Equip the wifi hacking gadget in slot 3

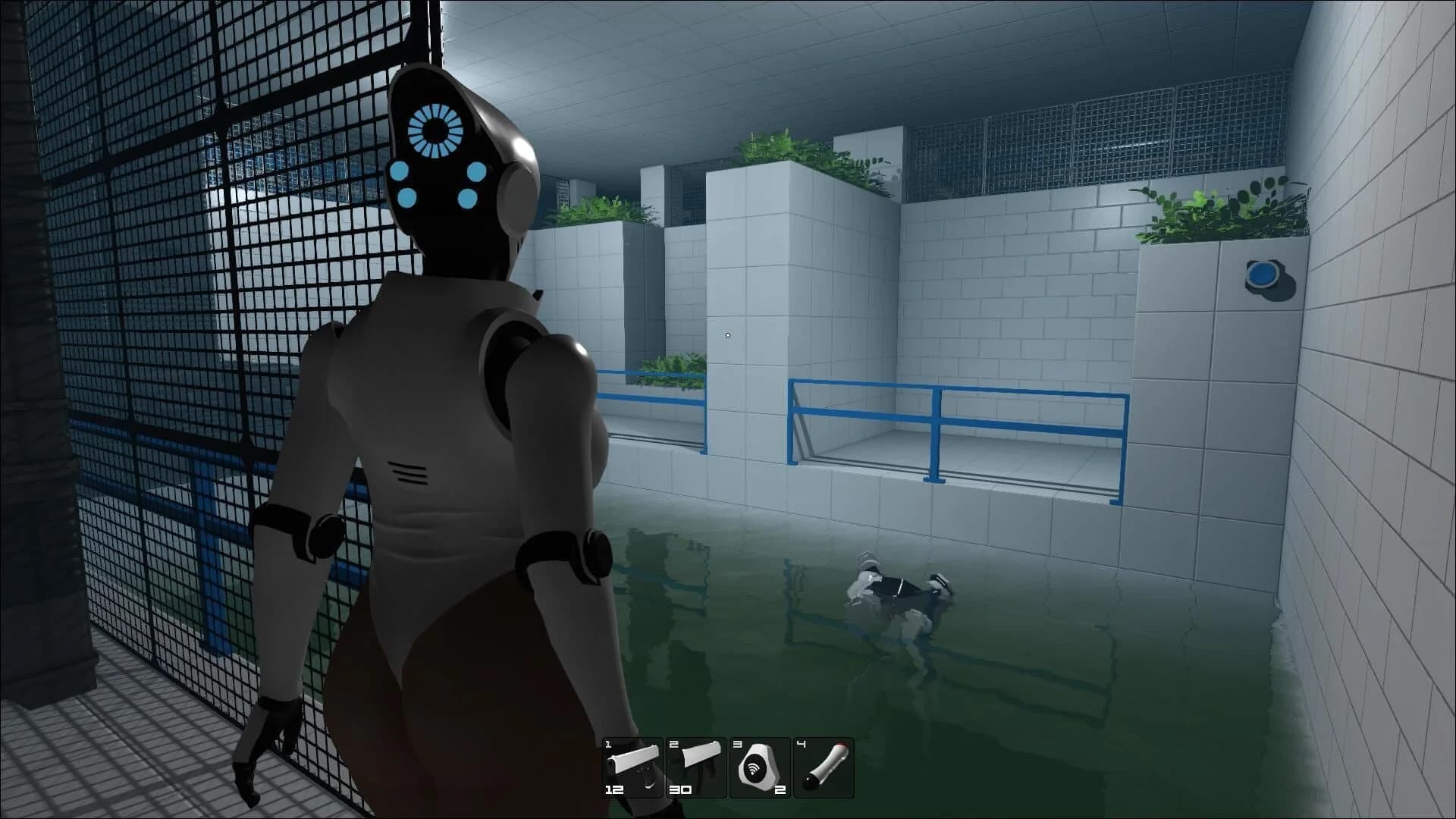coord(758,766)
